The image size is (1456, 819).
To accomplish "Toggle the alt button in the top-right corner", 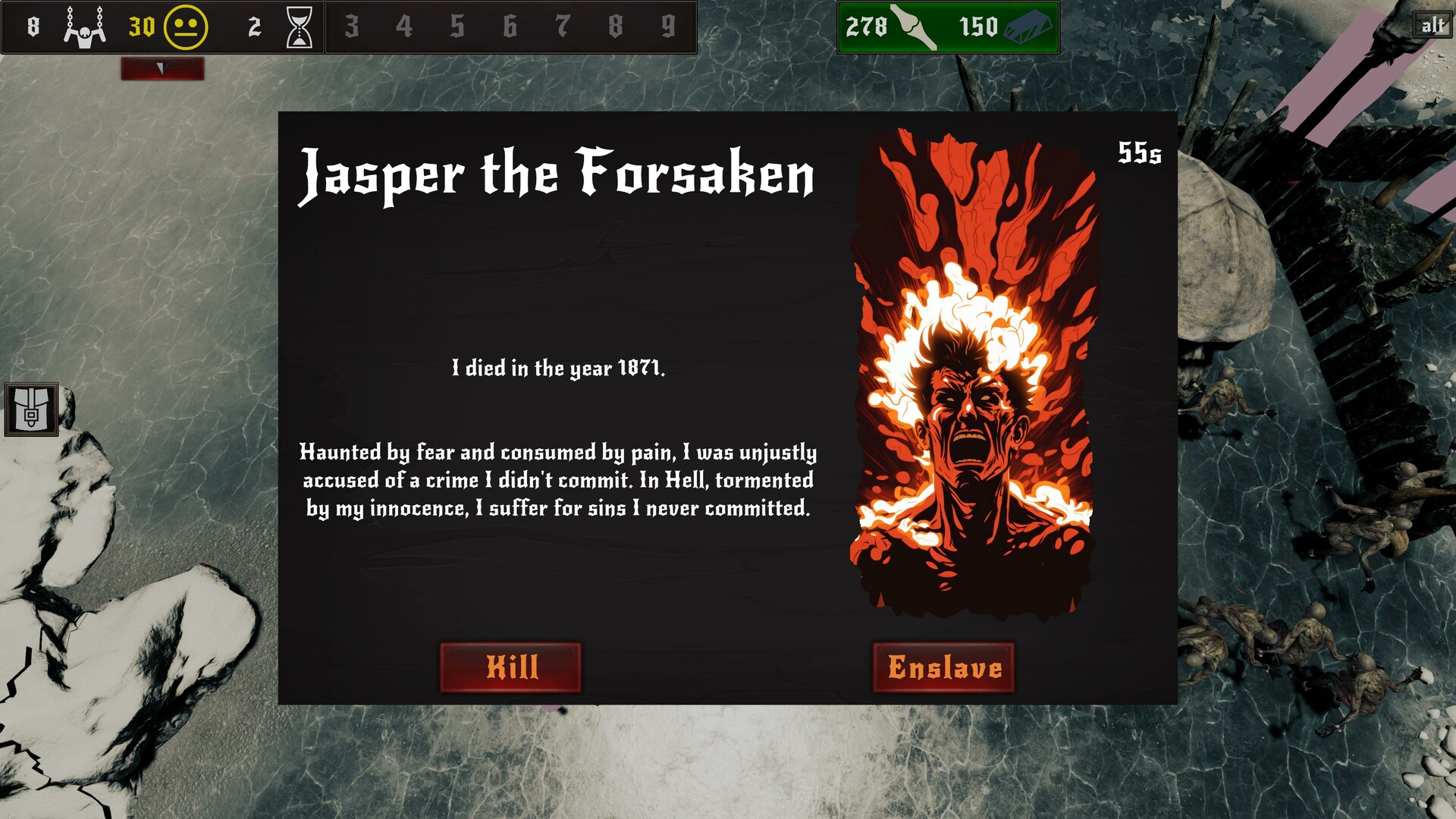I will [x=1432, y=24].
